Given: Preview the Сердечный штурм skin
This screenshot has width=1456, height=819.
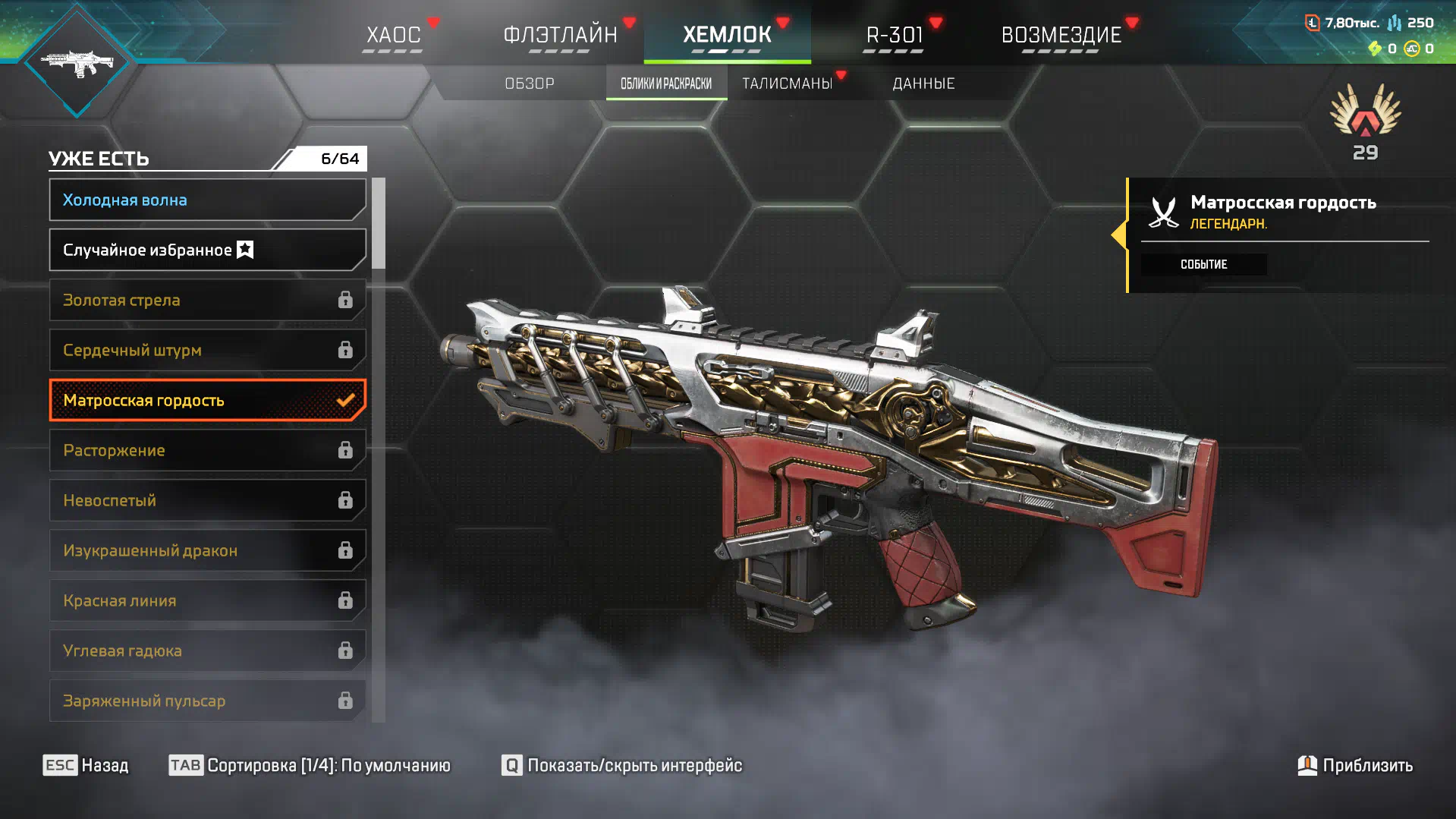Looking at the screenshot, I should pos(207,350).
